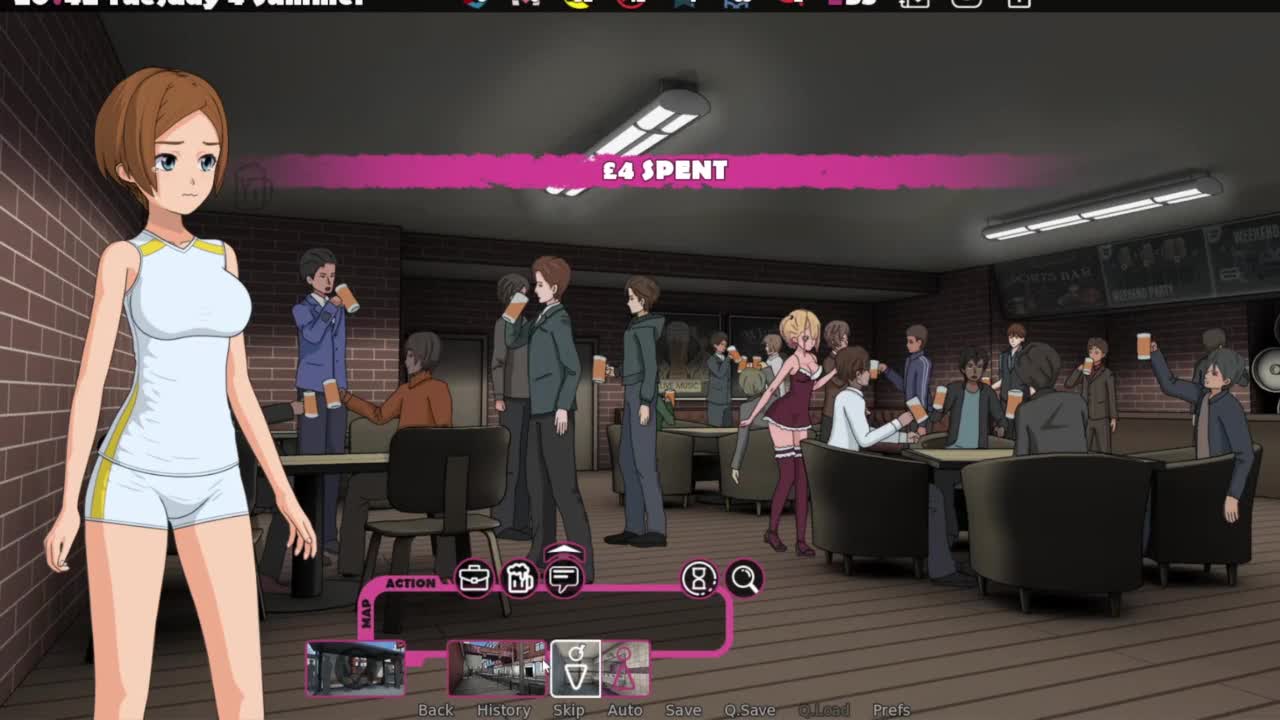Enable Auto advance
This screenshot has height=720, width=1280.
tap(625, 710)
